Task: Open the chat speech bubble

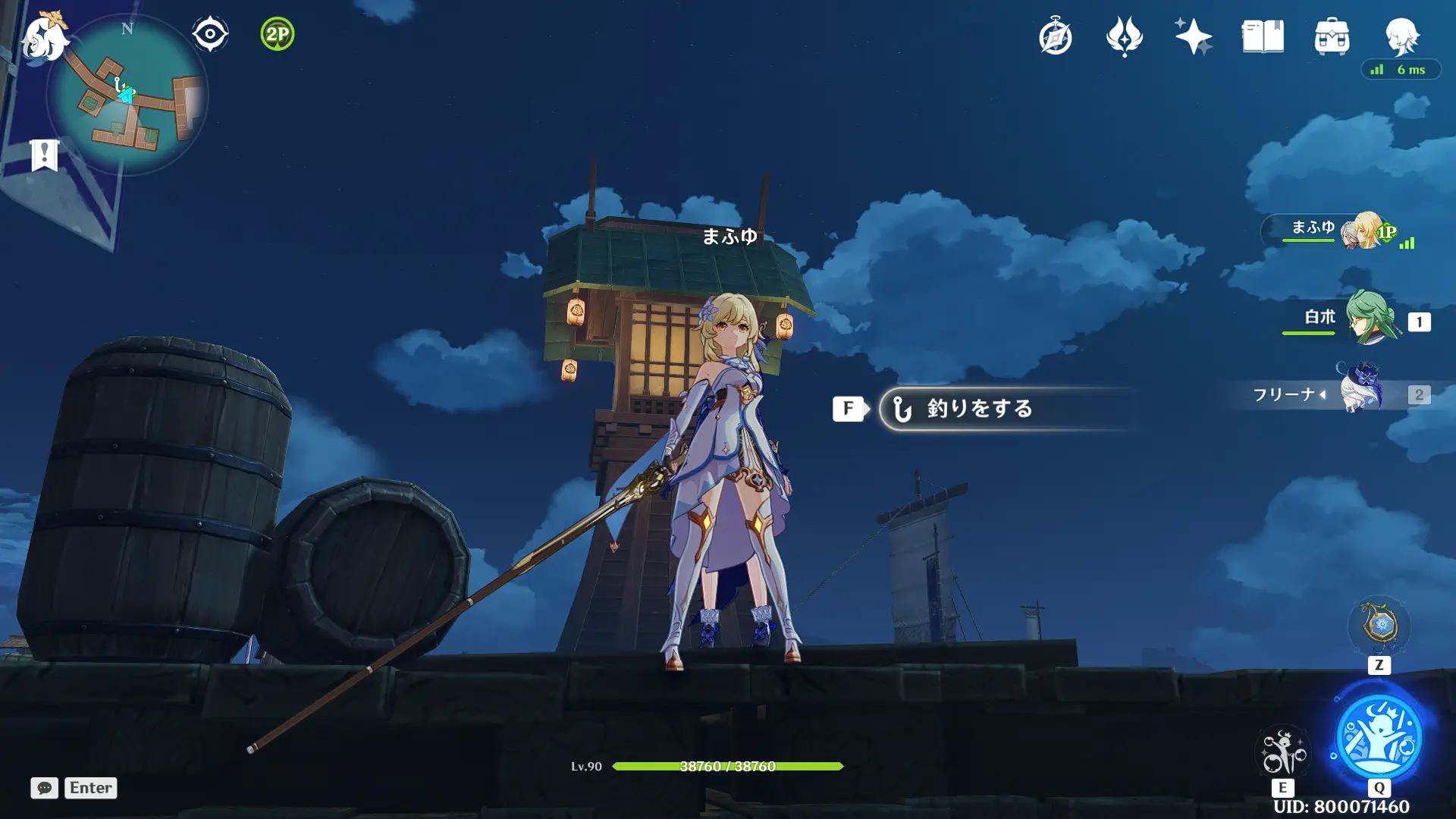Action: 44,788
